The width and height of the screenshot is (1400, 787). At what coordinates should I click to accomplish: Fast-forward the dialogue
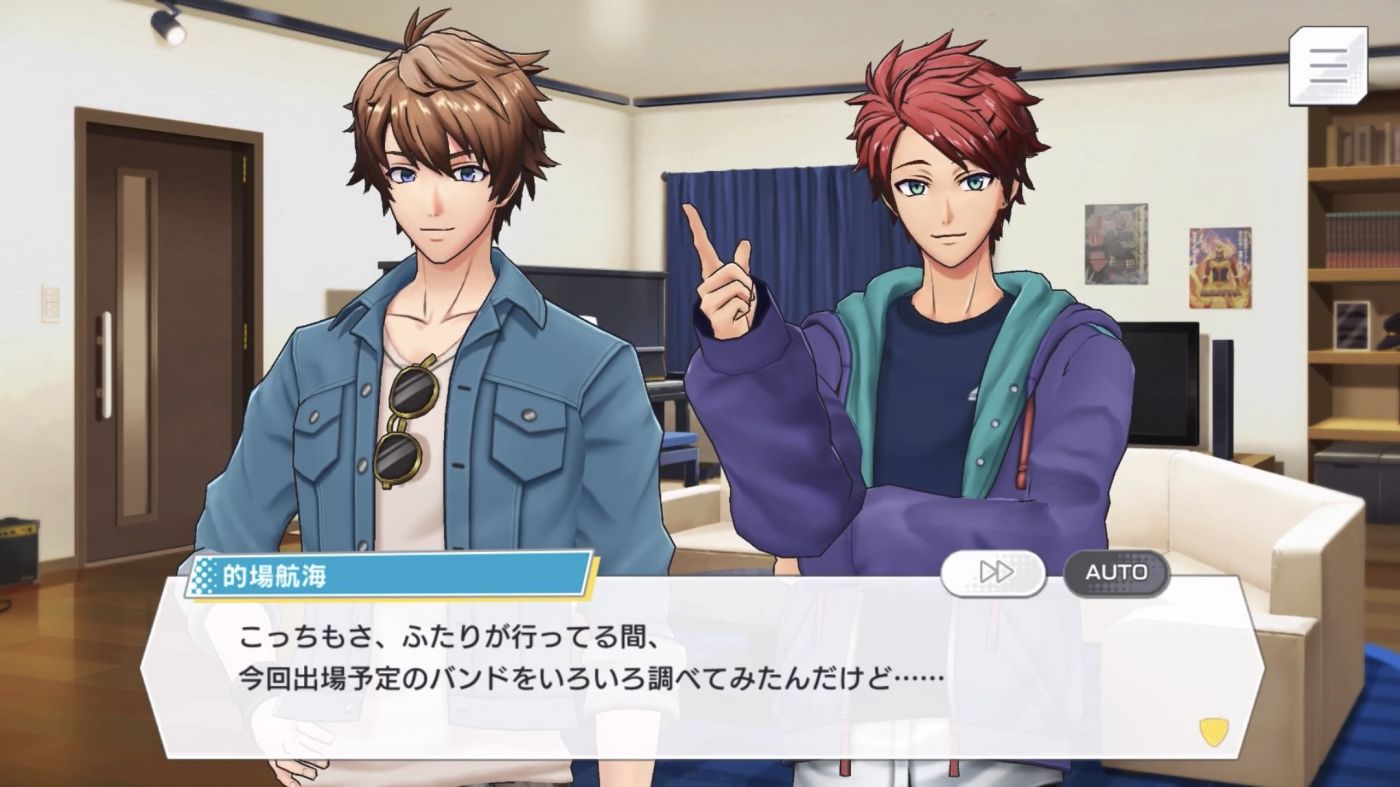click(993, 573)
